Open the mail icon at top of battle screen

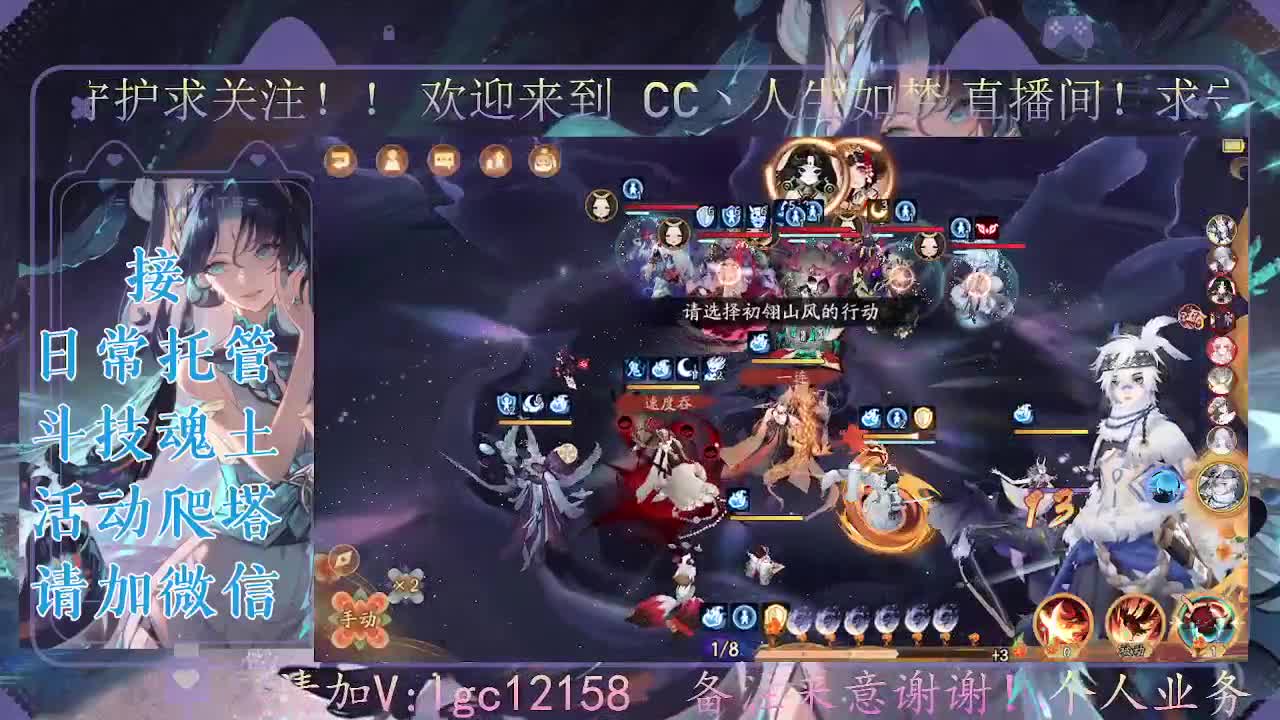(x=340, y=161)
